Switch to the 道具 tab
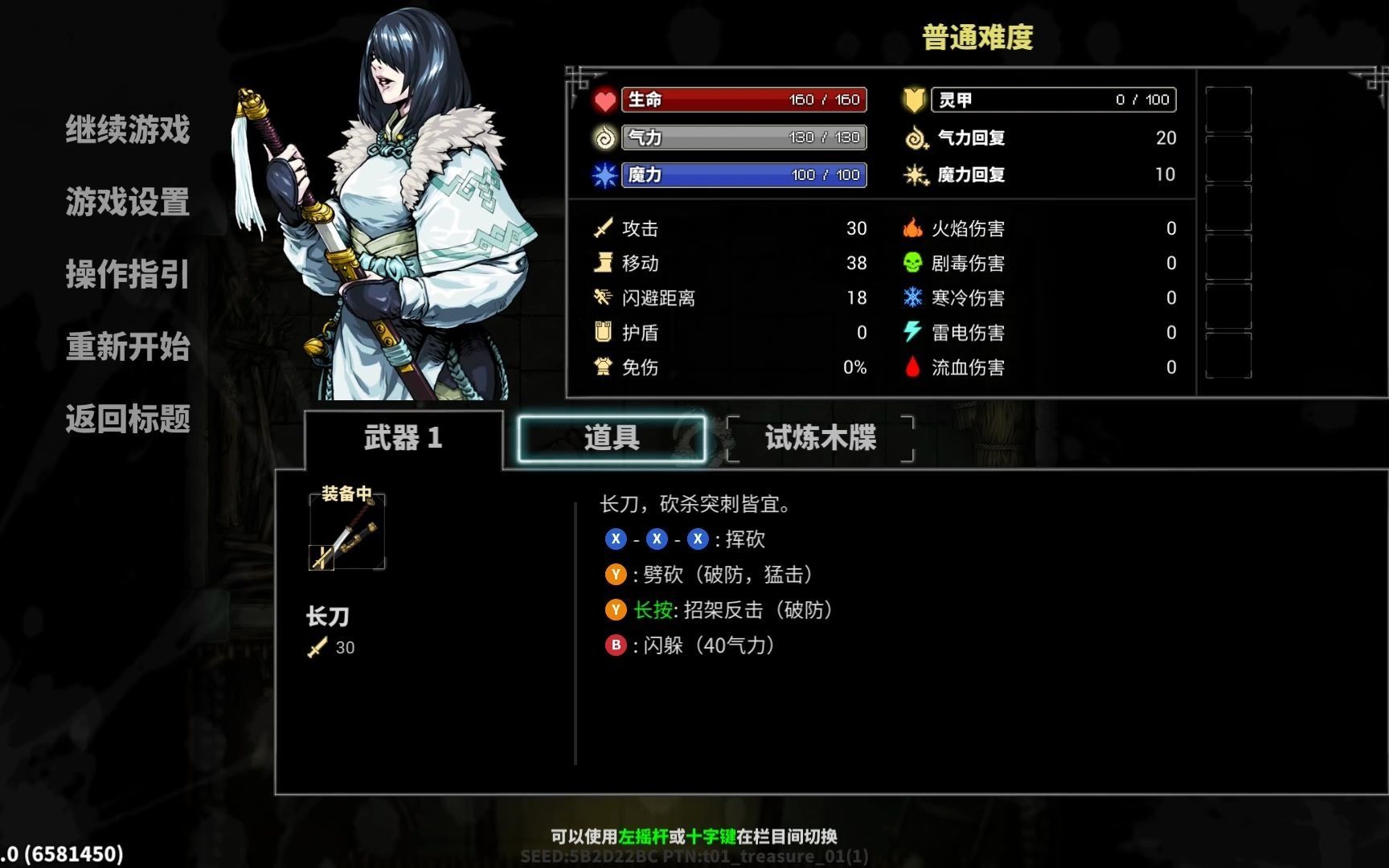 tap(611, 438)
